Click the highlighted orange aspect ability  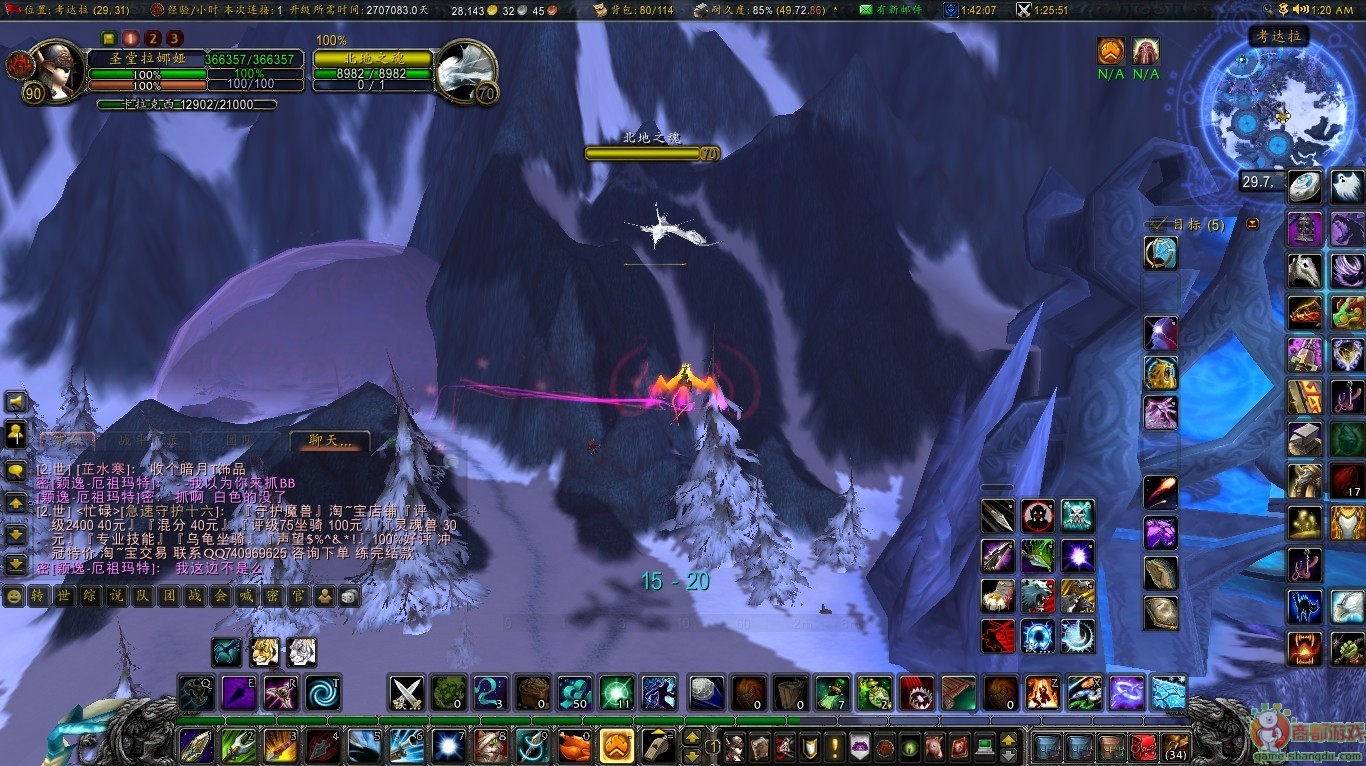coord(616,746)
